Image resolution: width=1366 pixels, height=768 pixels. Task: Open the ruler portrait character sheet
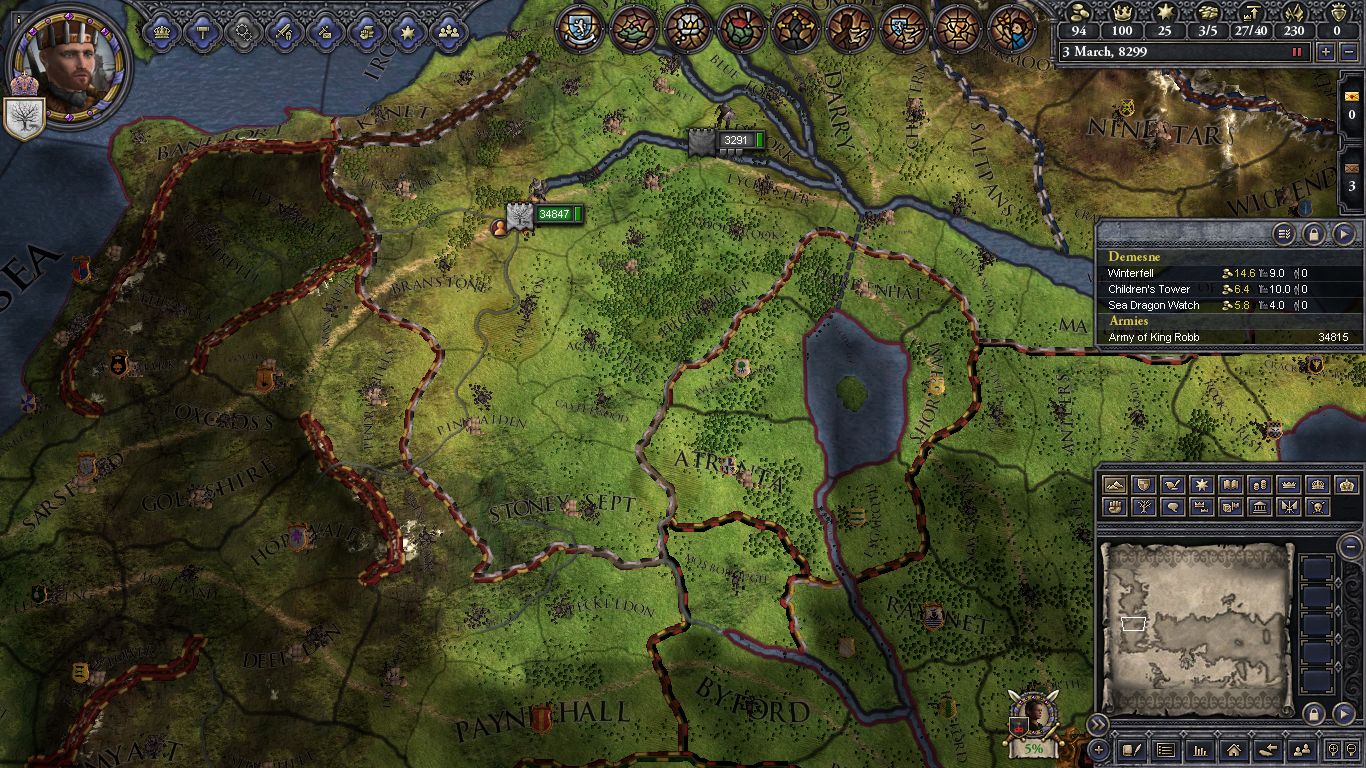pos(66,63)
